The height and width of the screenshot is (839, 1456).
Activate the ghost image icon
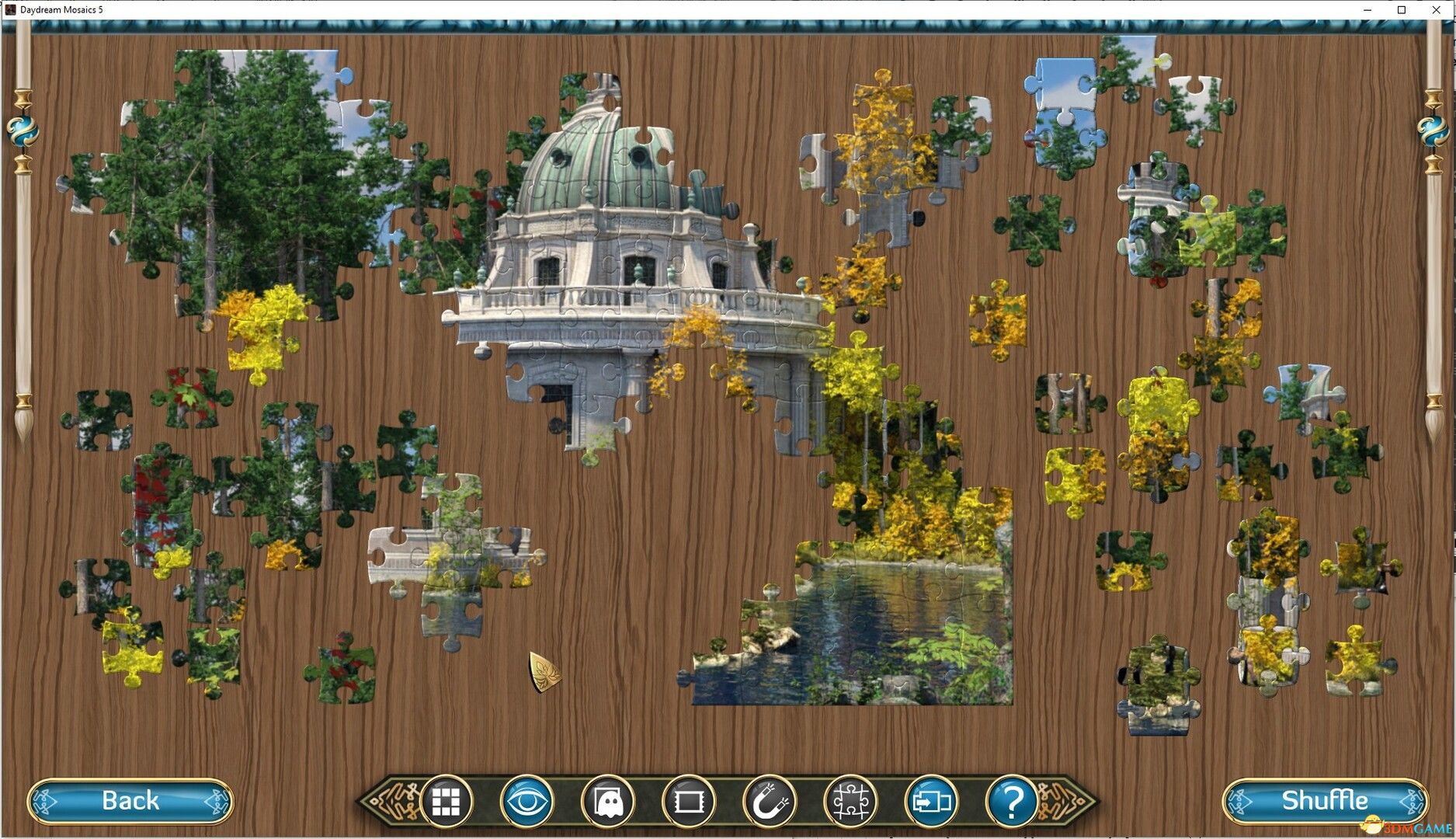tap(607, 800)
